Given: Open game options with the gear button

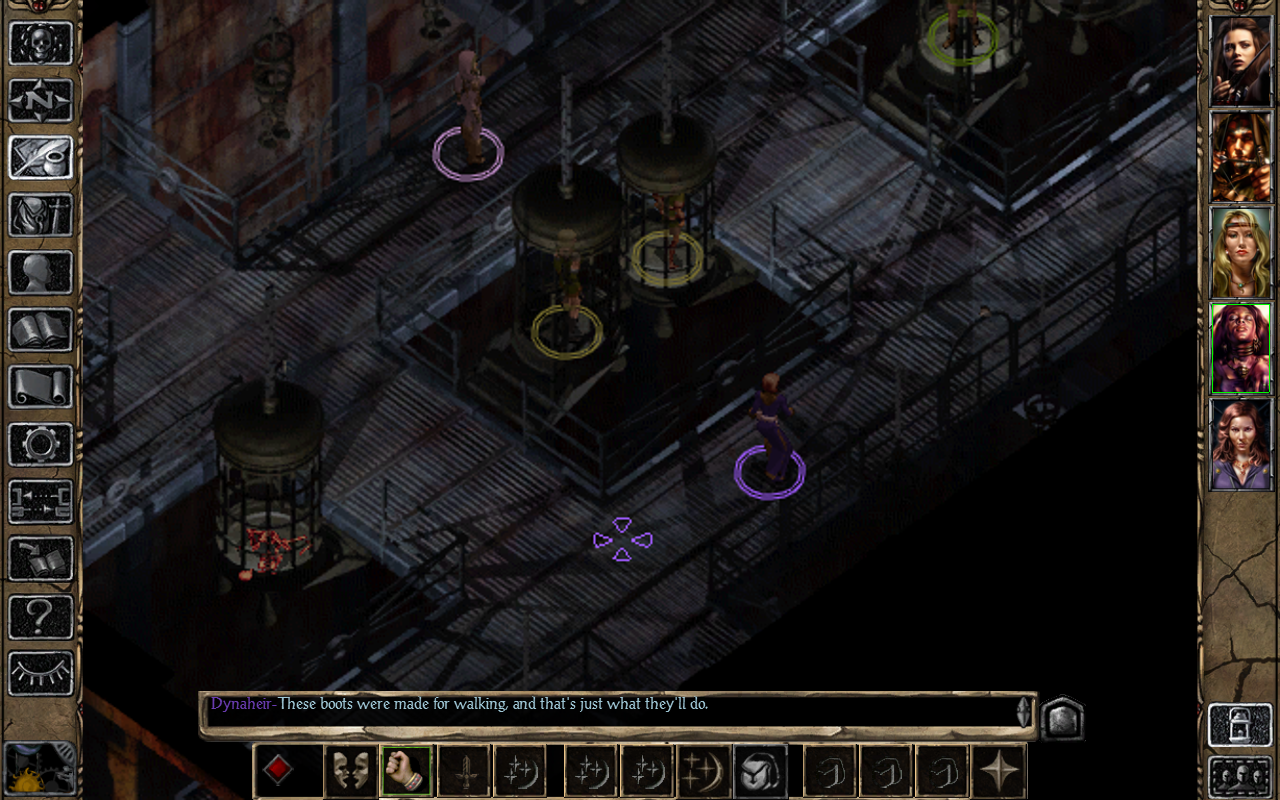Looking at the screenshot, I should click(x=41, y=444).
